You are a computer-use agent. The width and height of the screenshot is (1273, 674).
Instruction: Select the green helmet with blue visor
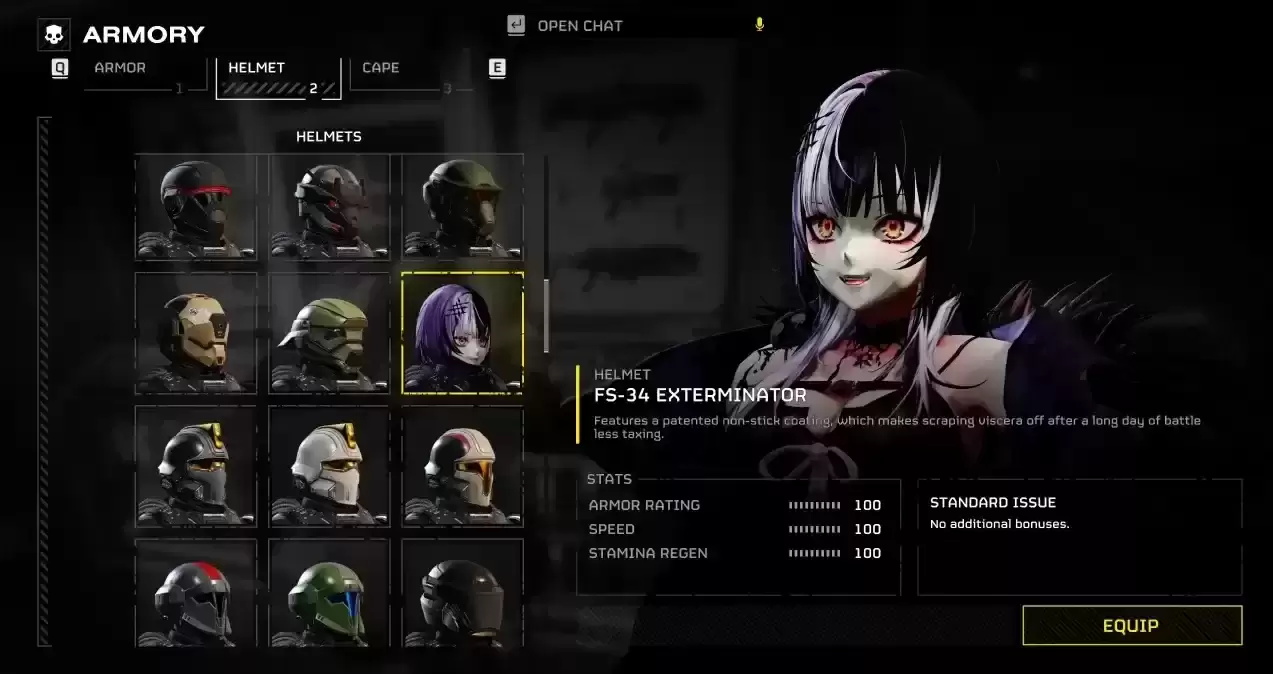pos(329,595)
